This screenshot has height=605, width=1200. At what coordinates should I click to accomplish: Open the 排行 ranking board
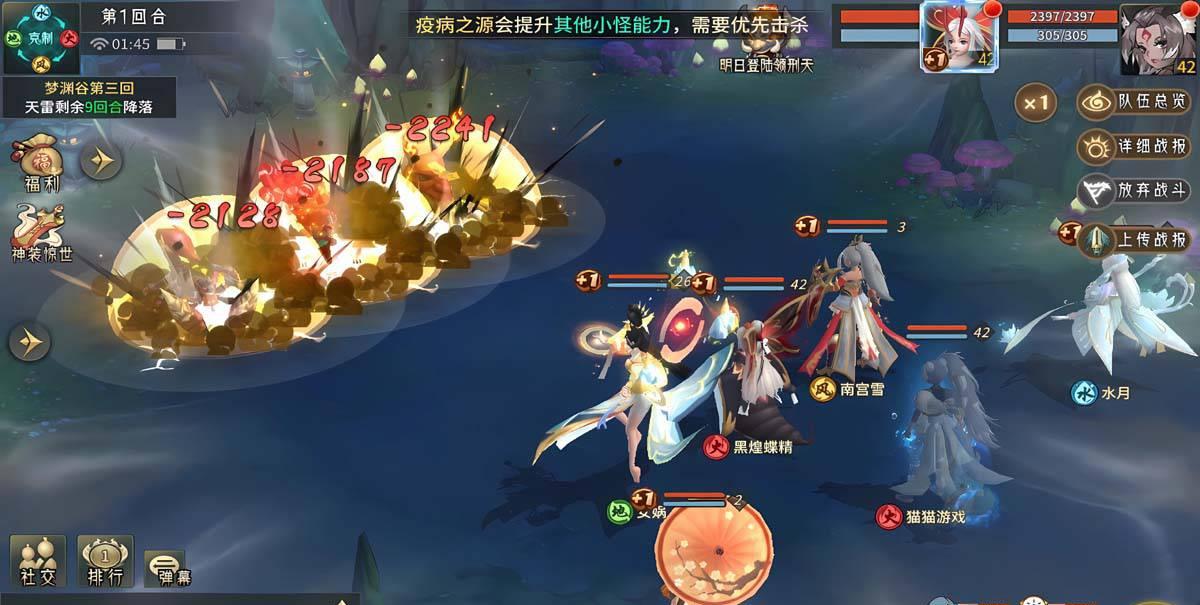tap(105, 561)
